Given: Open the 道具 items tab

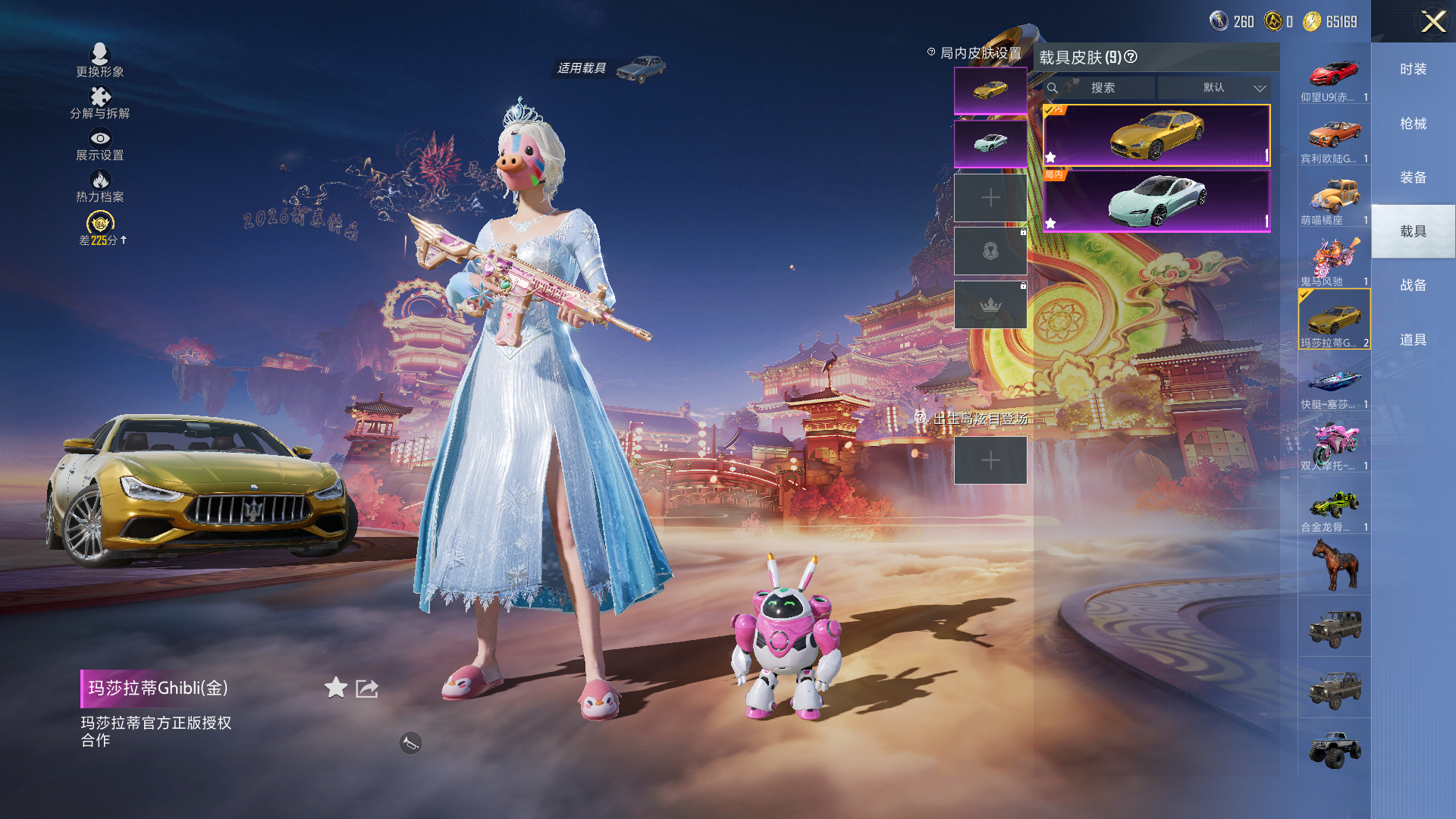Looking at the screenshot, I should pos(1413,340).
